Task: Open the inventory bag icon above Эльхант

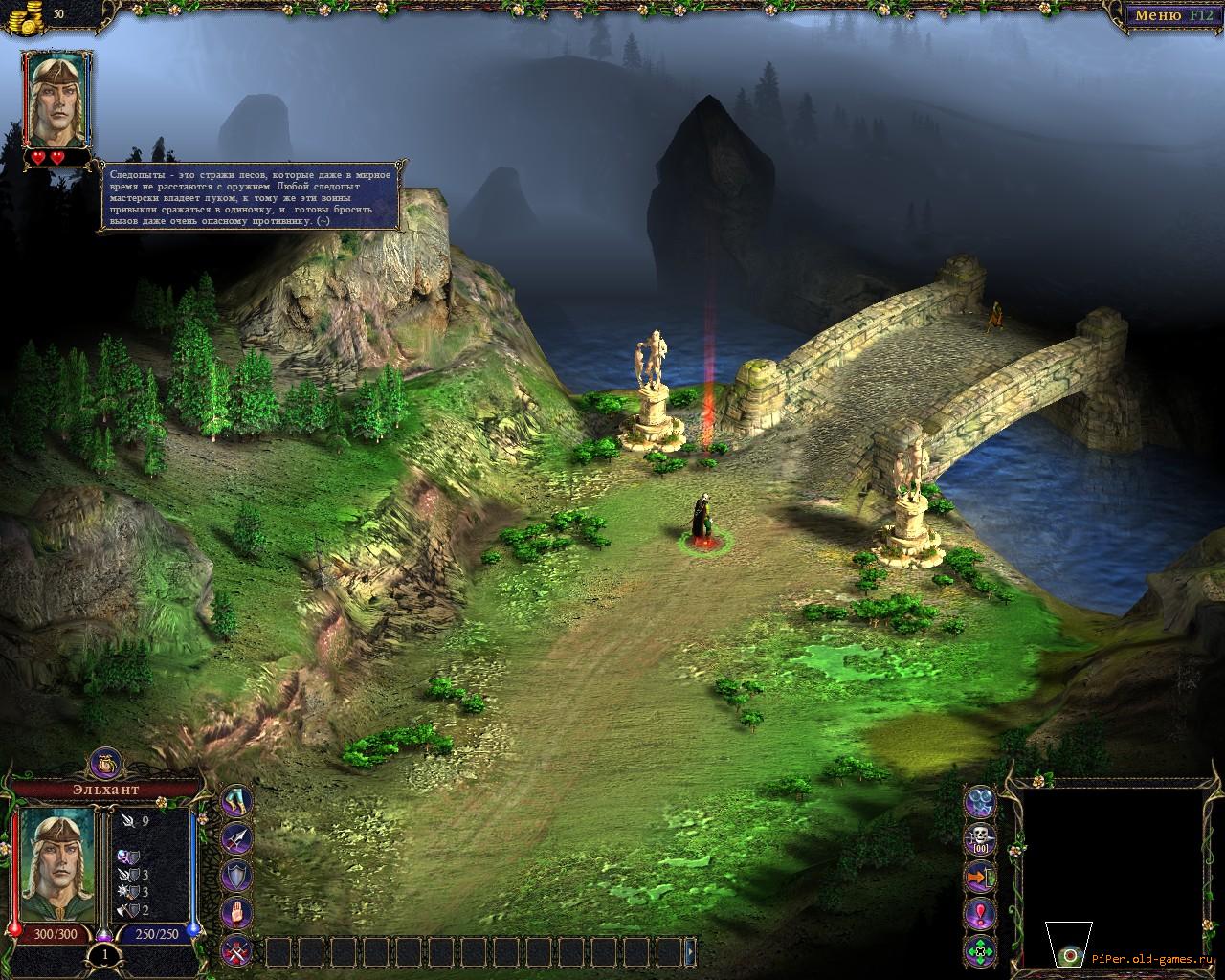Action: pyautogui.click(x=104, y=763)
